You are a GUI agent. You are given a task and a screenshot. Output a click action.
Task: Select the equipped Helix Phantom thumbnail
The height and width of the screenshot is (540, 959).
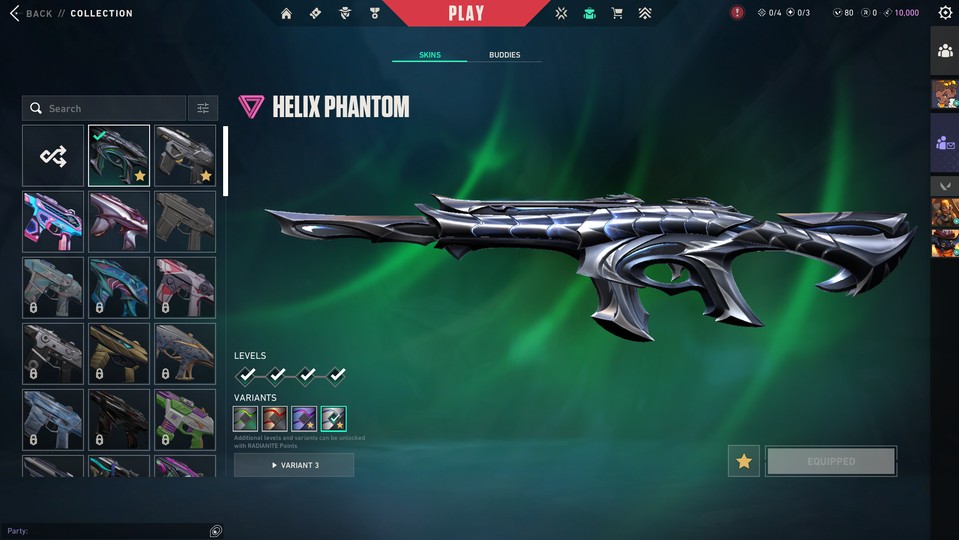tap(119, 156)
